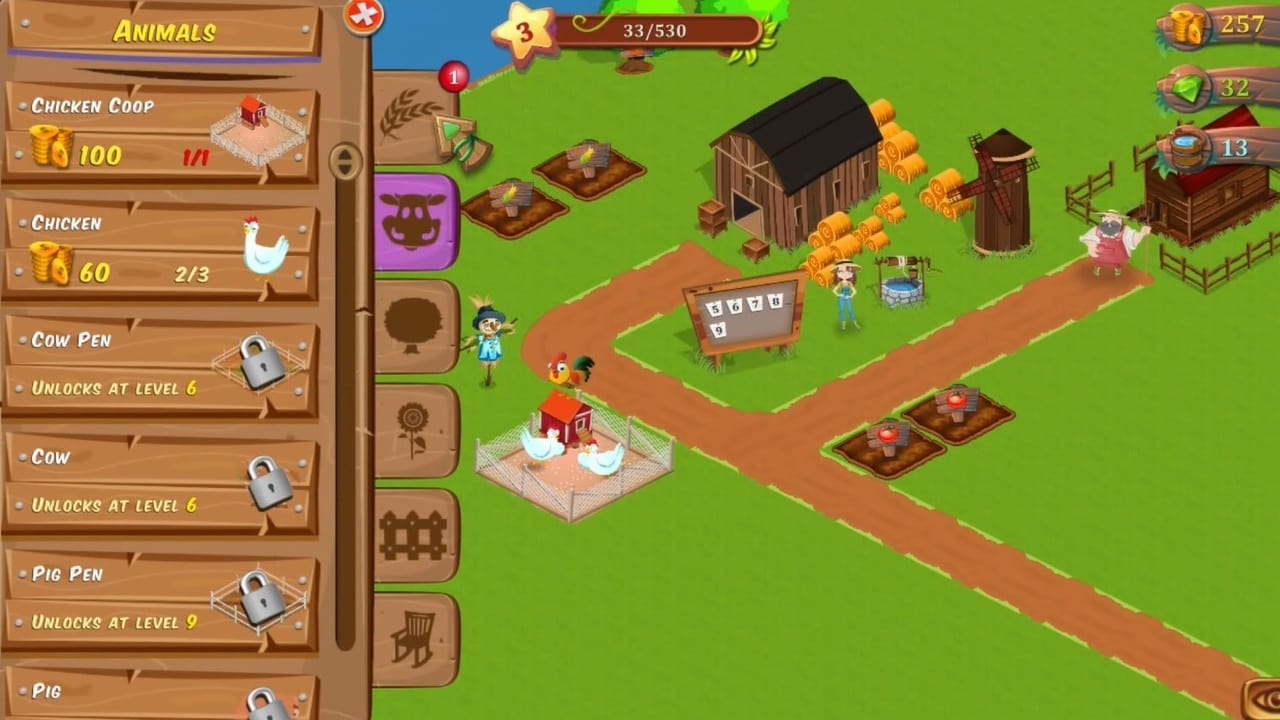Viewport: 1280px width, 720px height.
Task: Click the green gem counter showing 32
Action: coord(1215,88)
